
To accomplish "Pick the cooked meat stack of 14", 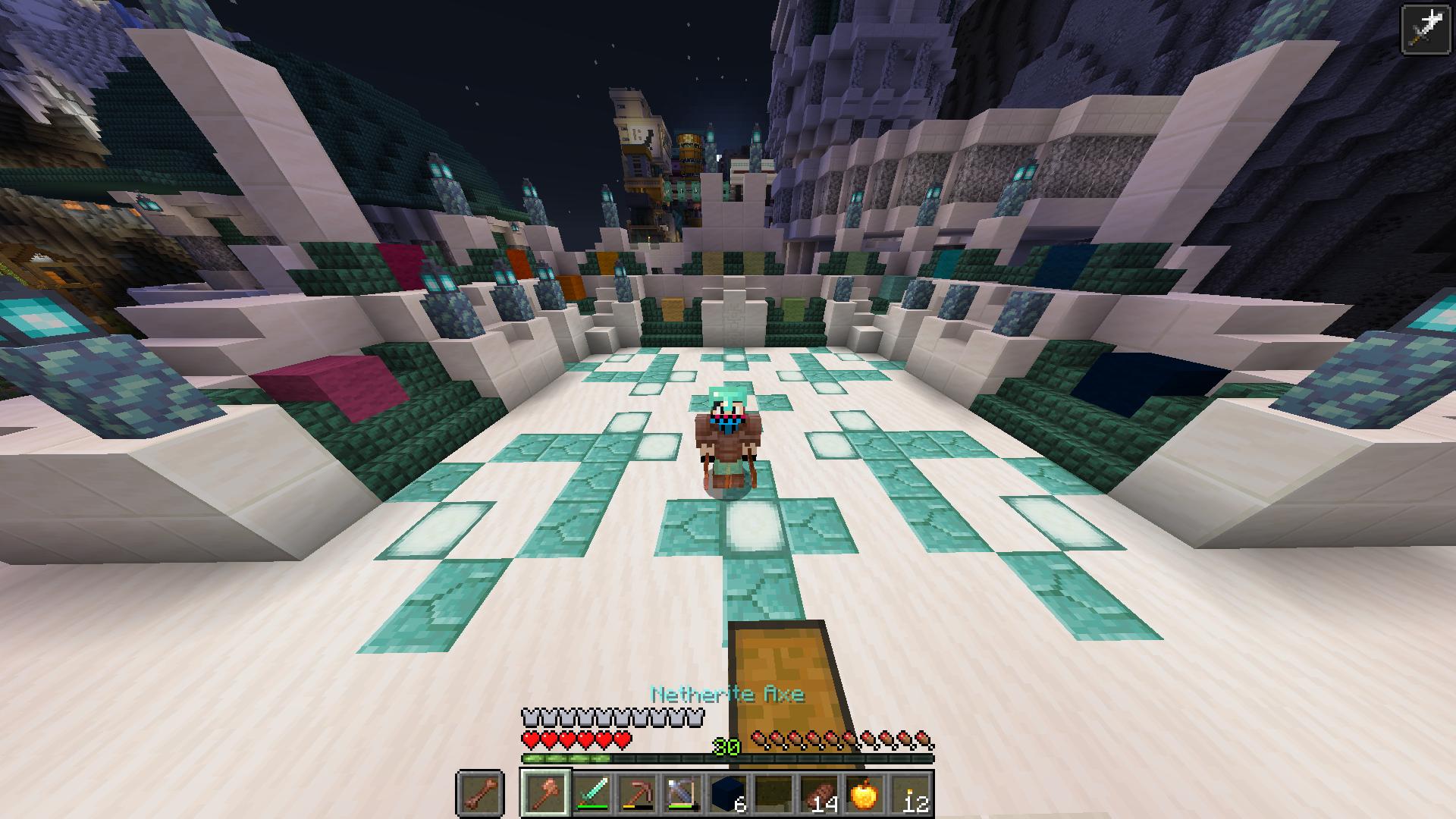I will coord(817,794).
